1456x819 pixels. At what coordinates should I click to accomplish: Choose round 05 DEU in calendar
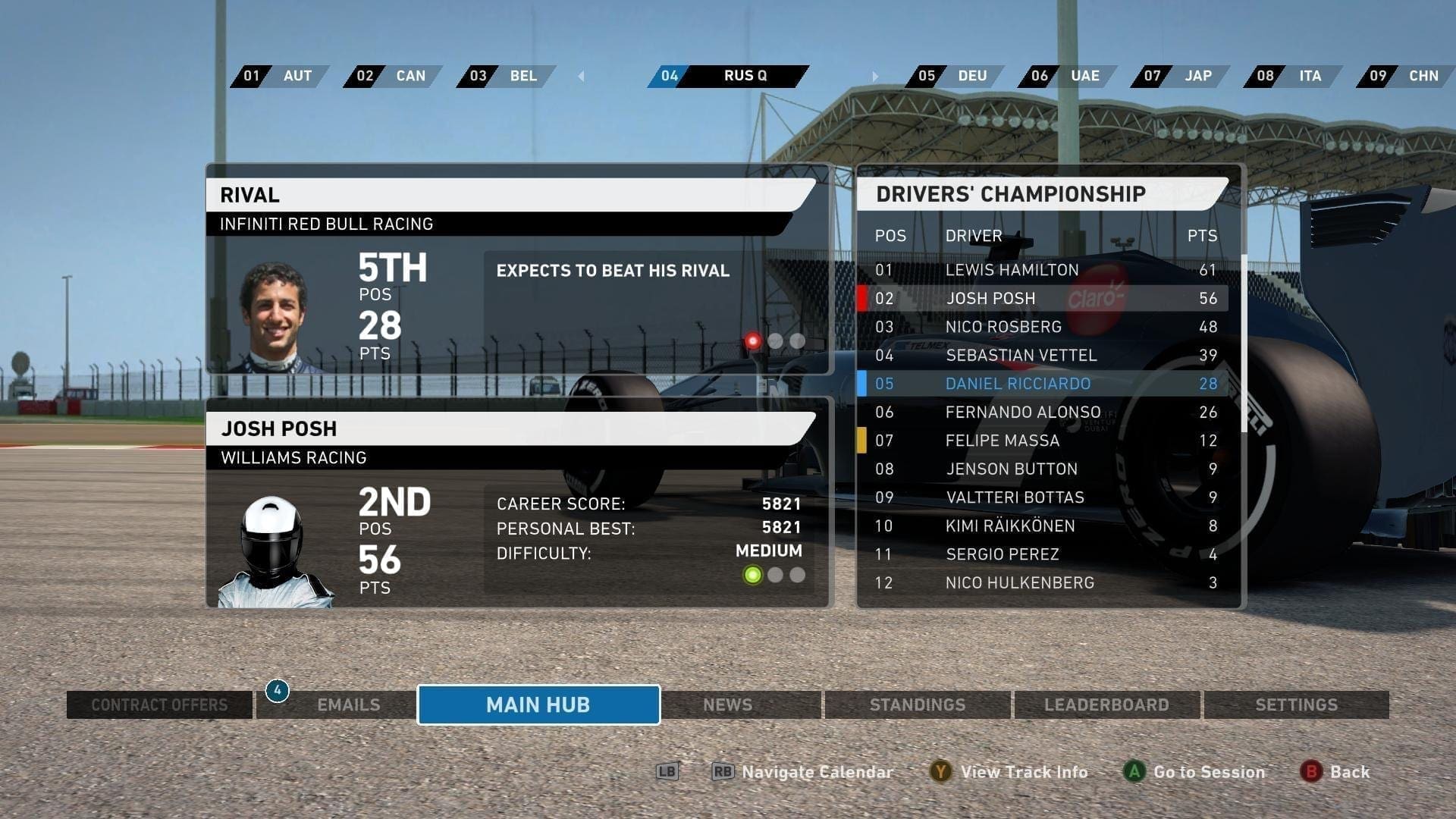(x=954, y=76)
